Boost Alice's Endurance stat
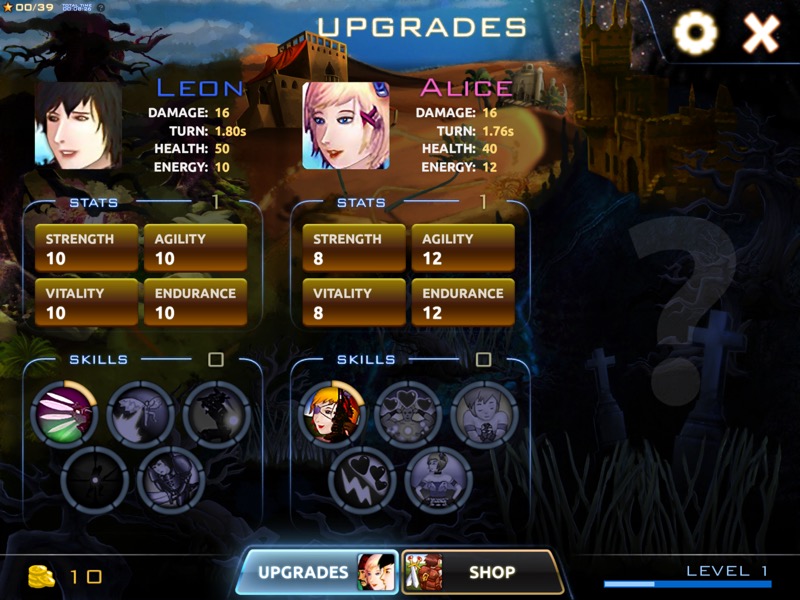This screenshot has height=600, width=800. pyautogui.click(x=463, y=302)
